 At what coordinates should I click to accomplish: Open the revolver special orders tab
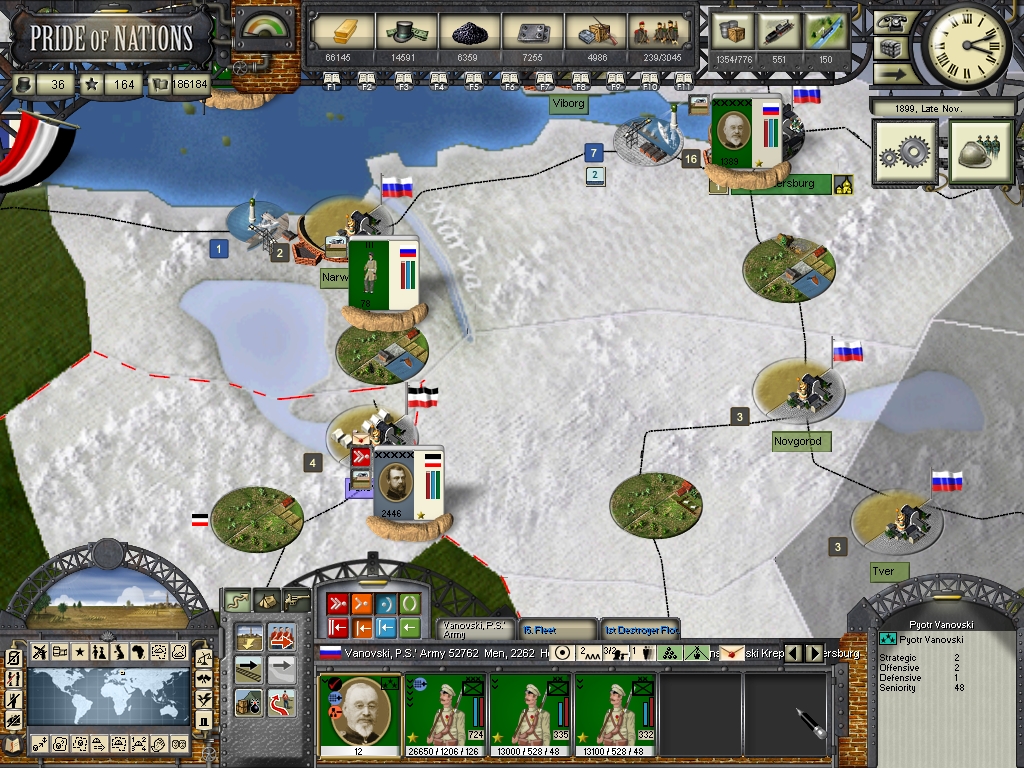point(297,600)
